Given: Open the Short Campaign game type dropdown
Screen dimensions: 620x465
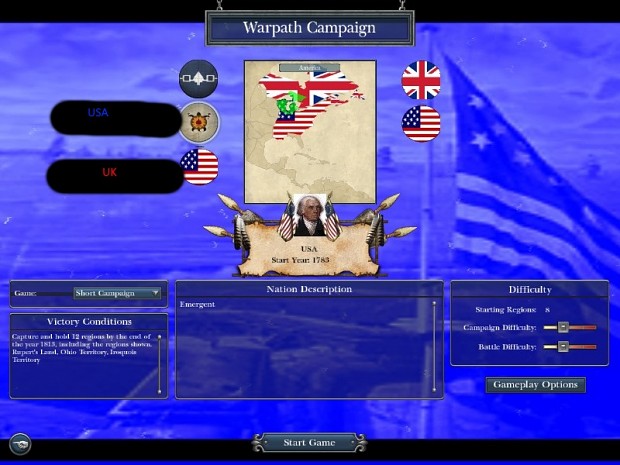Looking at the screenshot, I should pos(117,293).
